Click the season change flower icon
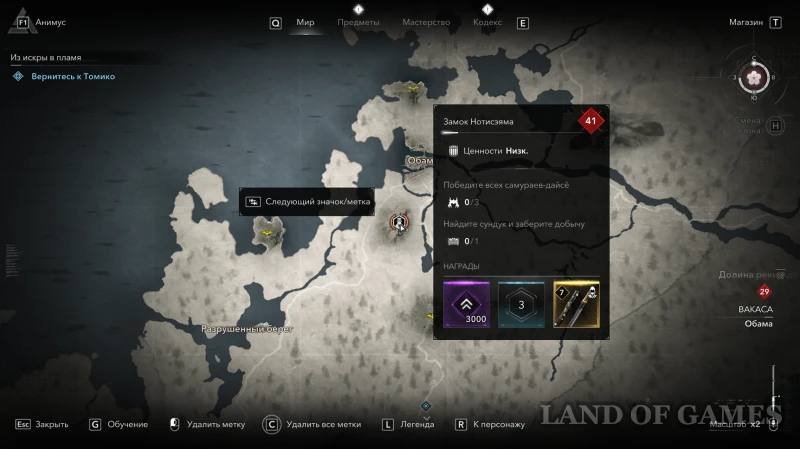 756,77
